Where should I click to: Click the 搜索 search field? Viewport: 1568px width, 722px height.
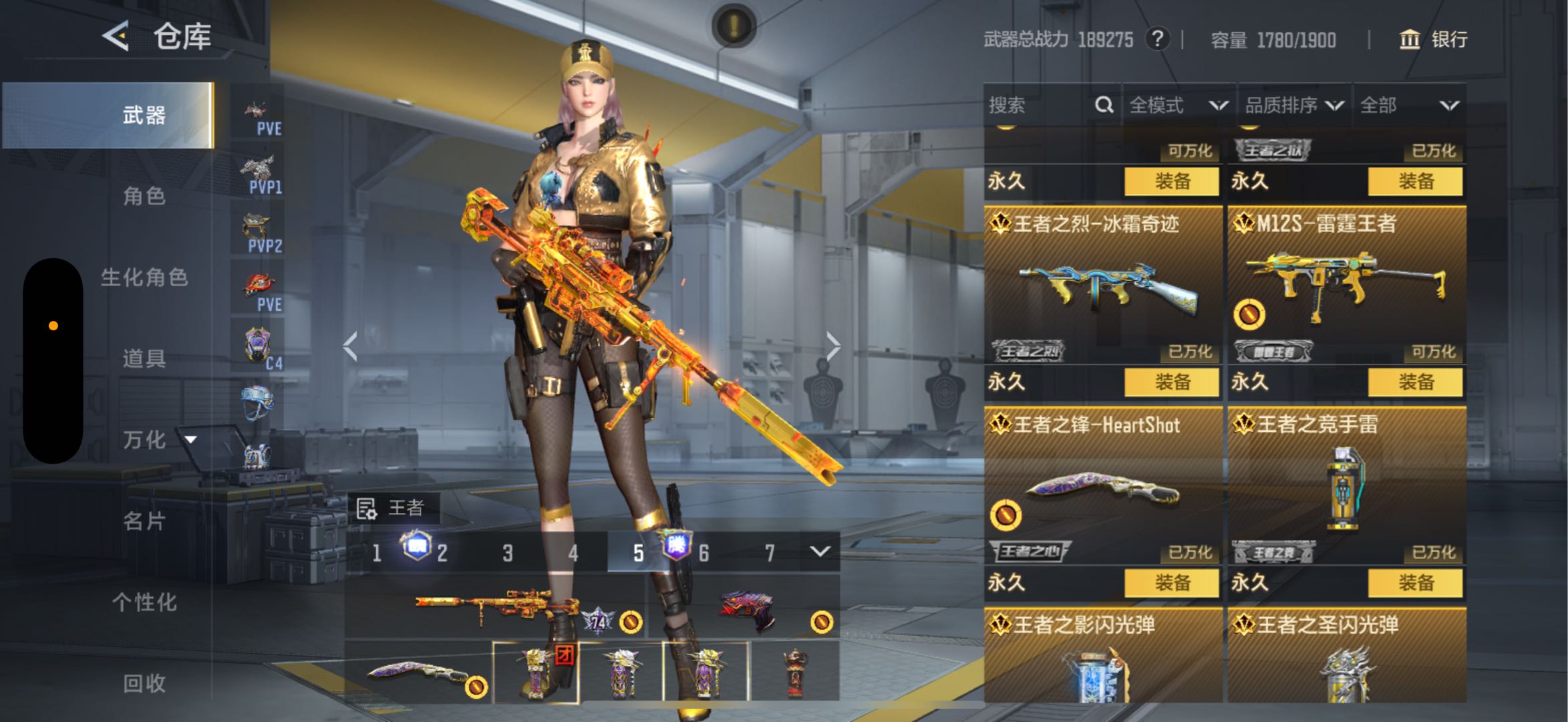pyautogui.click(x=1039, y=105)
